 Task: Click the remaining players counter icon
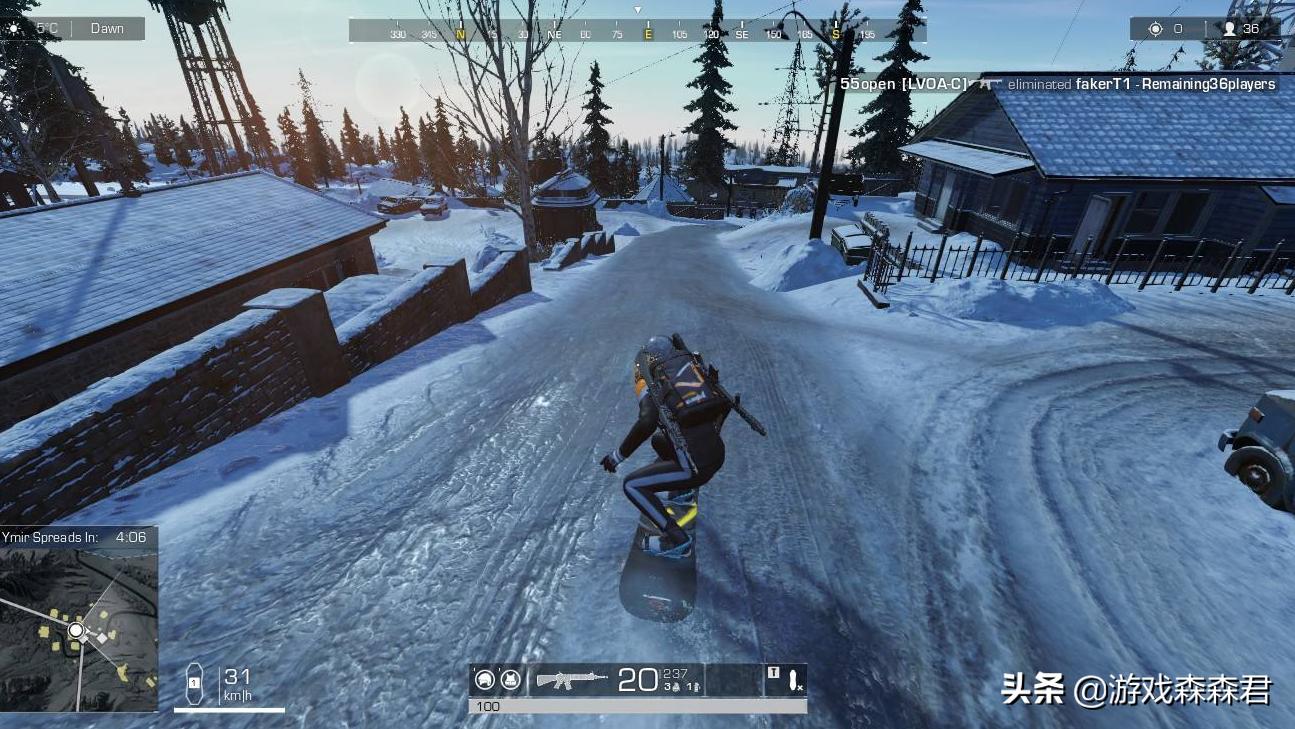tap(1229, 29)
